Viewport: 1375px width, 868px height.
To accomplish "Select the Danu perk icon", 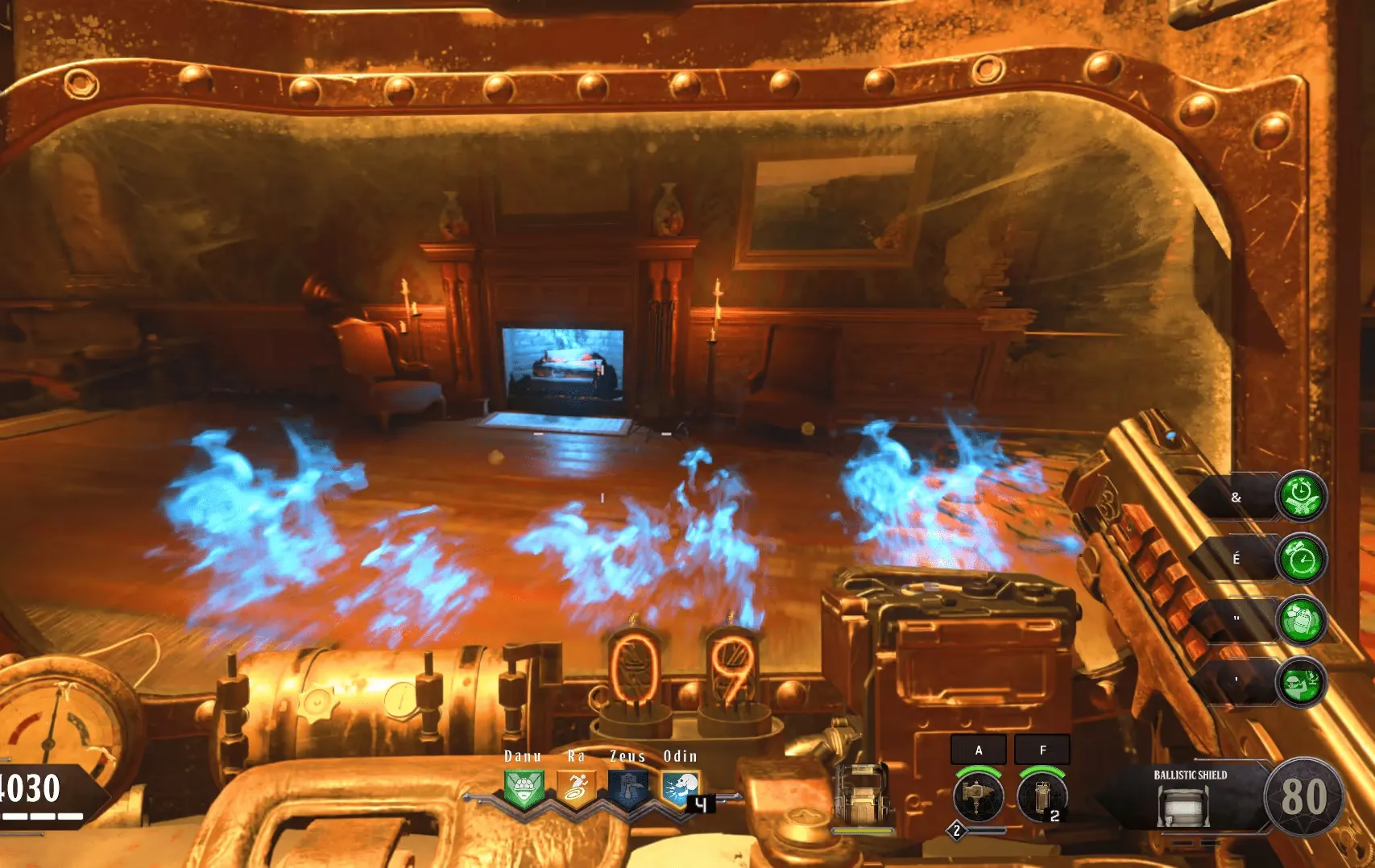I will pos(524,788).
